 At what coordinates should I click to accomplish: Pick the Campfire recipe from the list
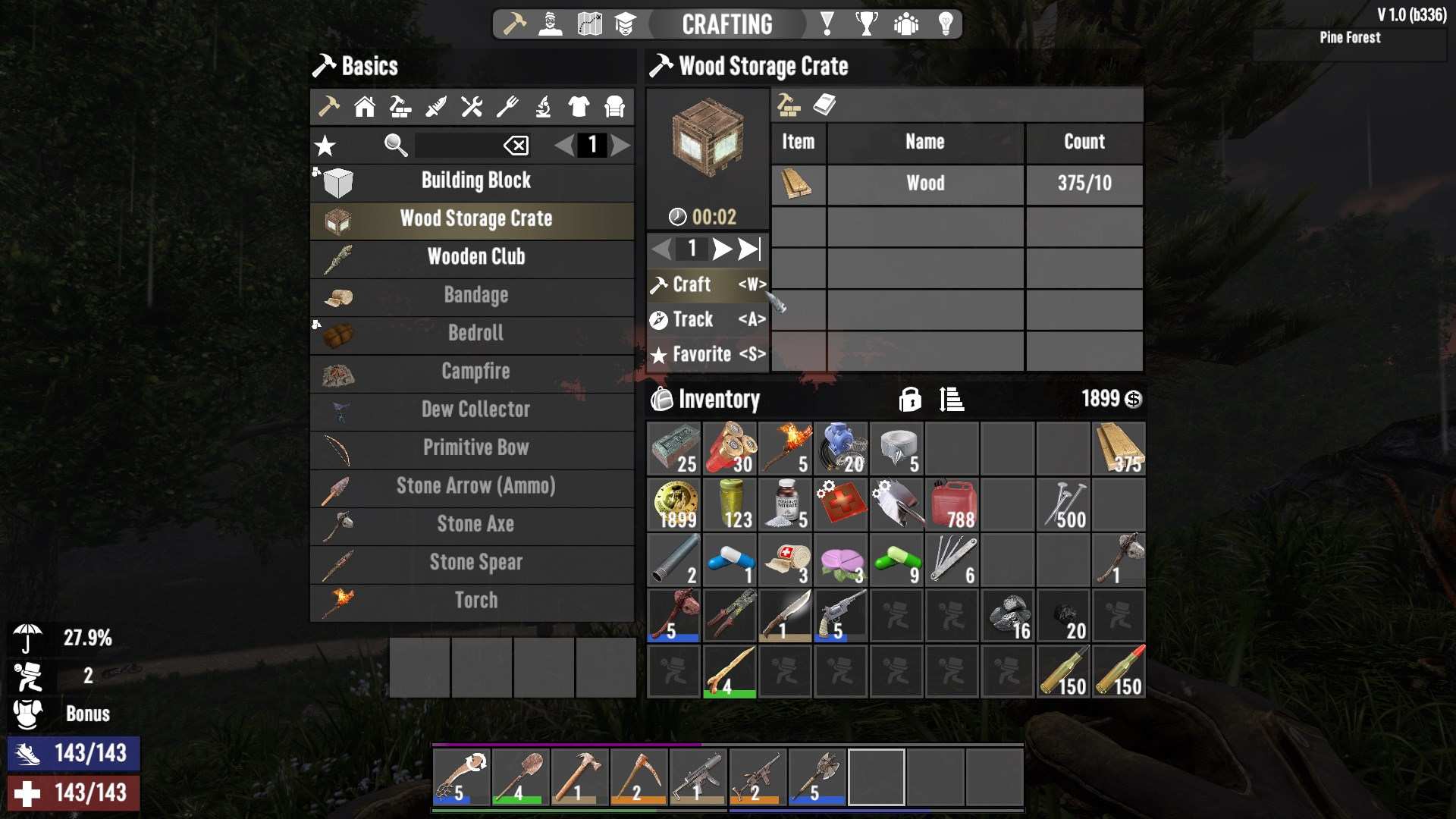pos(475,372)
